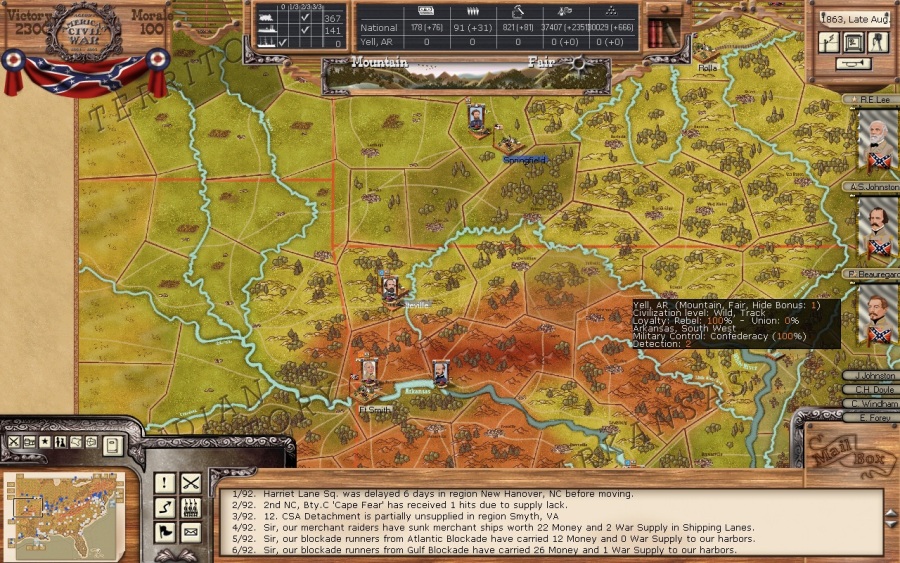Select the R.E. Lee army tab
The width and height of the screenshot is (900, 563).
pos(868,100)
